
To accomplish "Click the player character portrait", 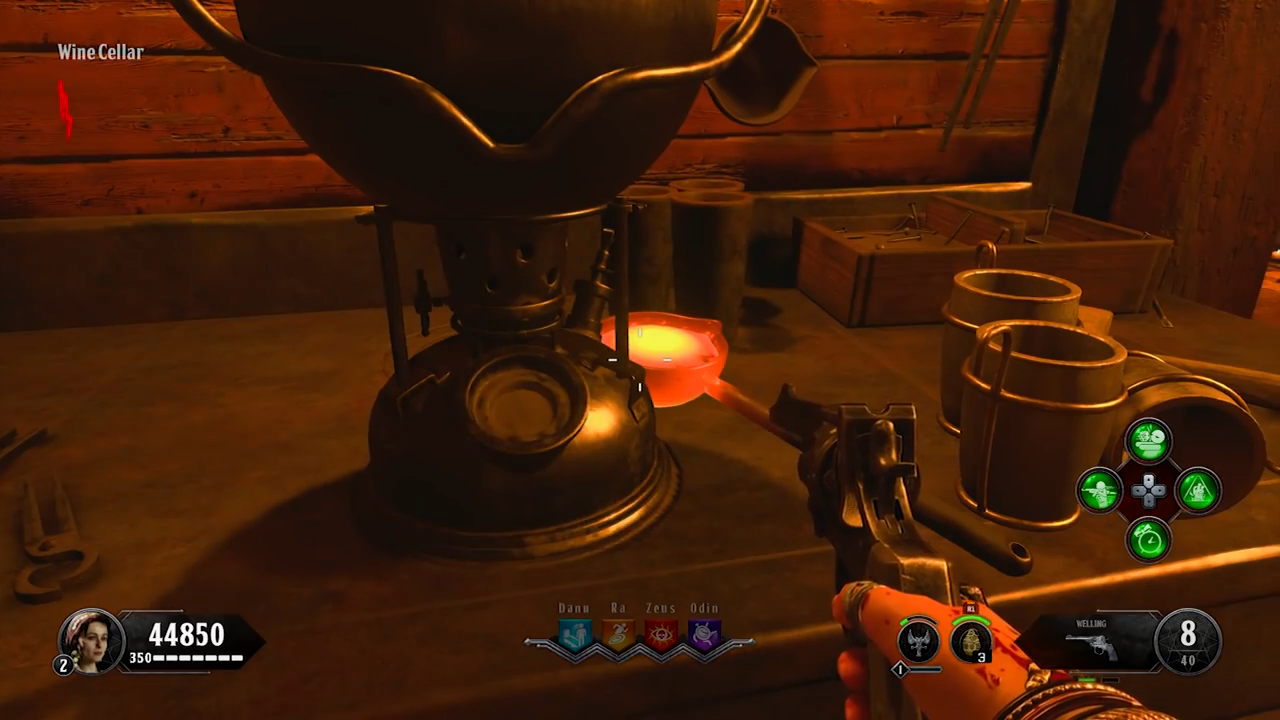I will [x=91, y=640].
